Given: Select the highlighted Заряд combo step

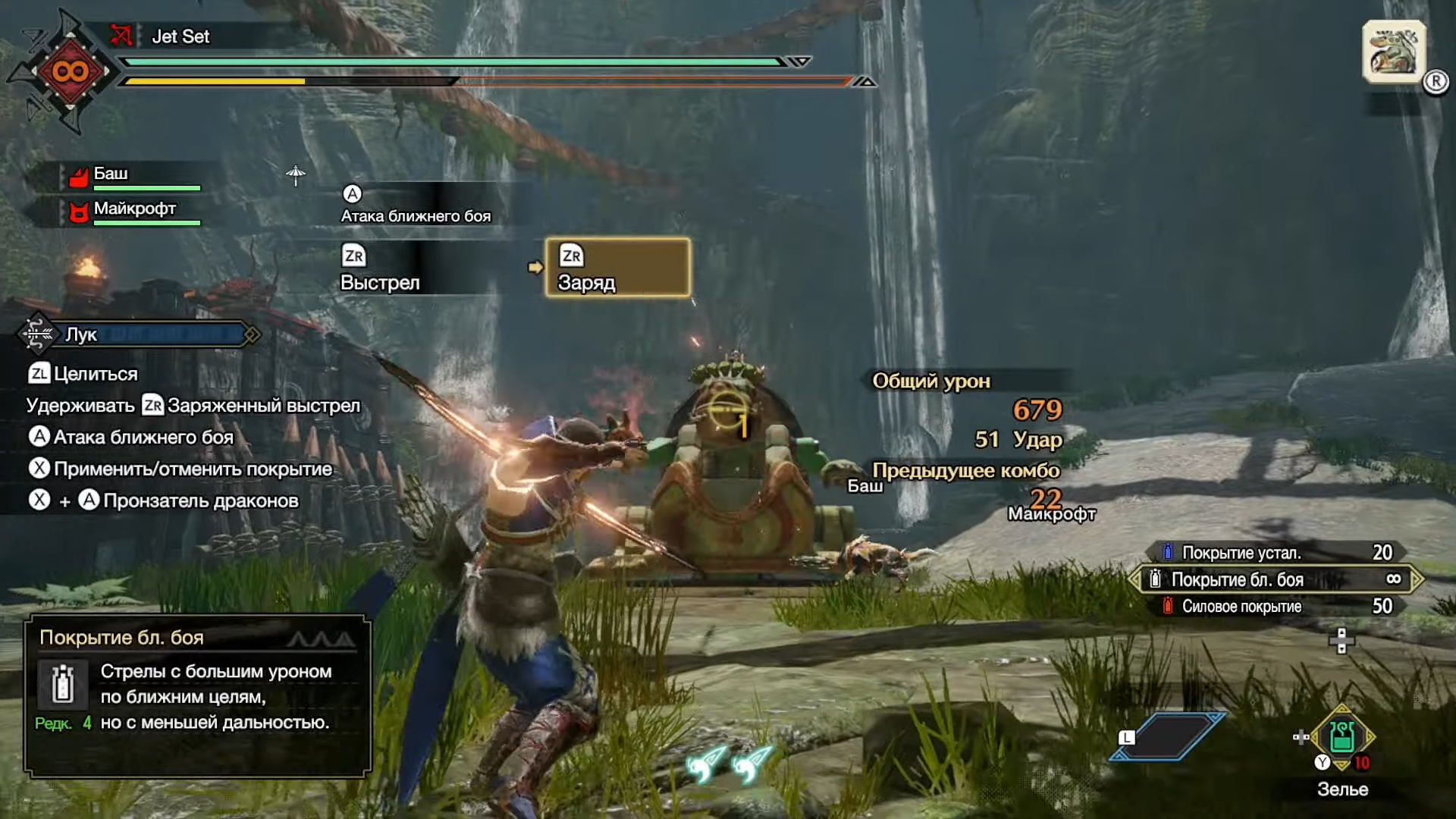Looking at the screenshot, I should pyautogui.click(x=617, y=268).
